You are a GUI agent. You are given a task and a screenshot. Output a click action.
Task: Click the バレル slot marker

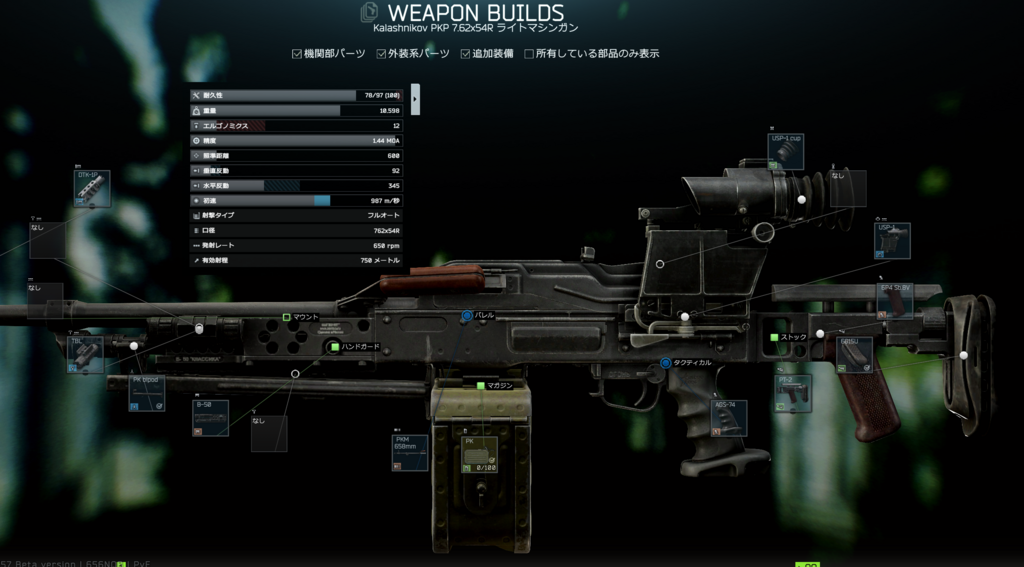coord(466,315)
